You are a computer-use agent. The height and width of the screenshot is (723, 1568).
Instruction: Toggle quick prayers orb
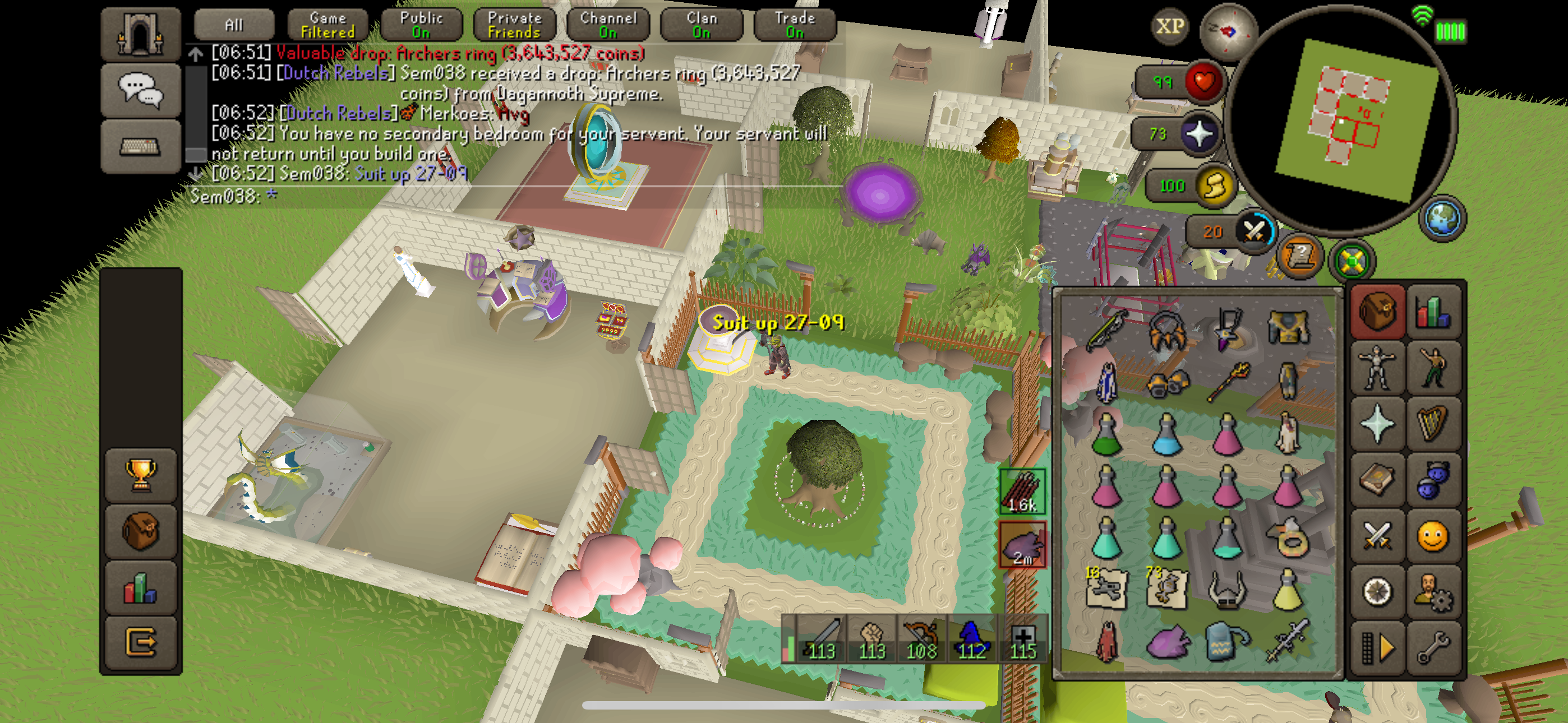tap(1199, 134)
